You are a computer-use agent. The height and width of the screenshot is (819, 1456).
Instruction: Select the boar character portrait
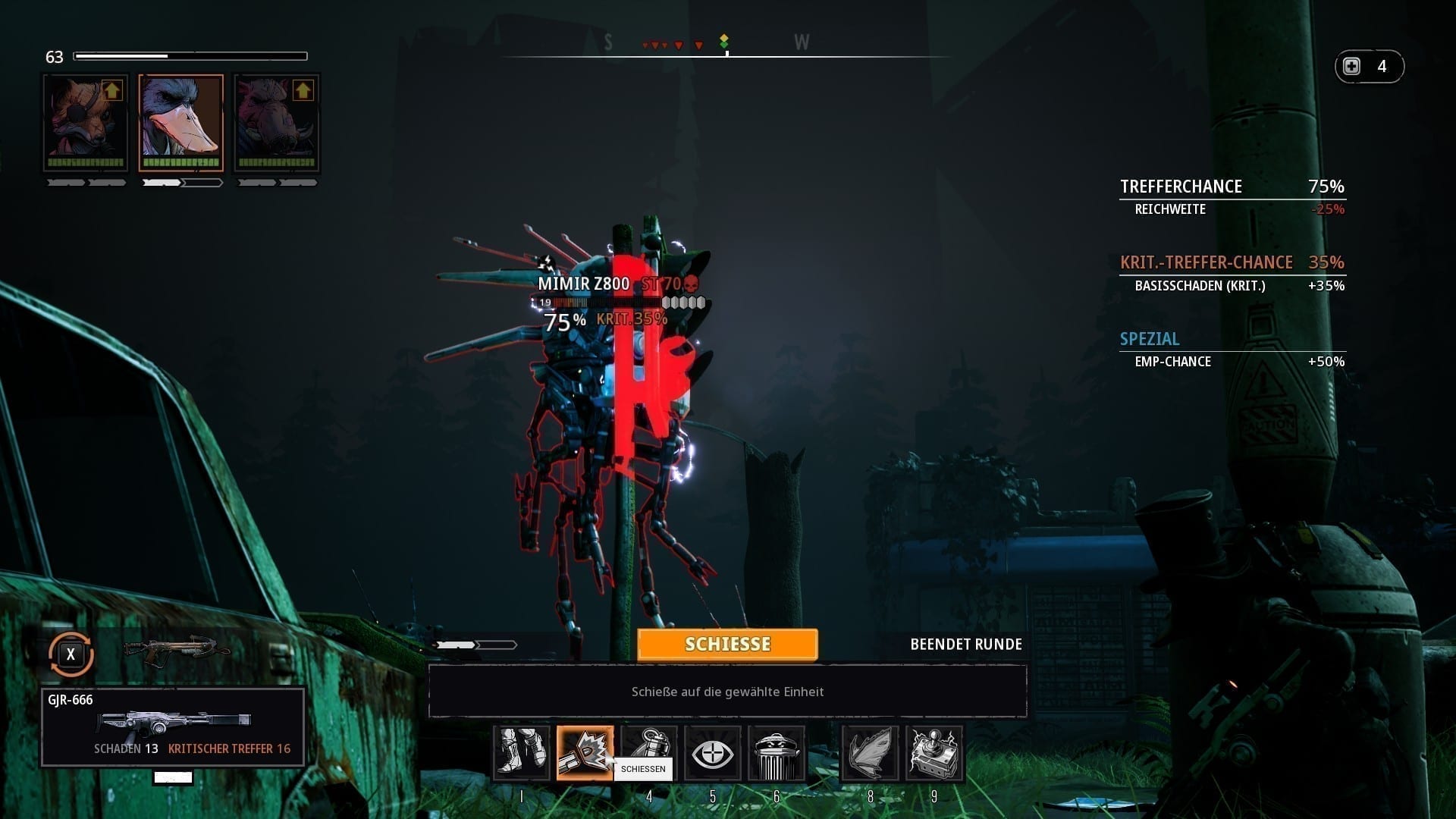point(276,123)
